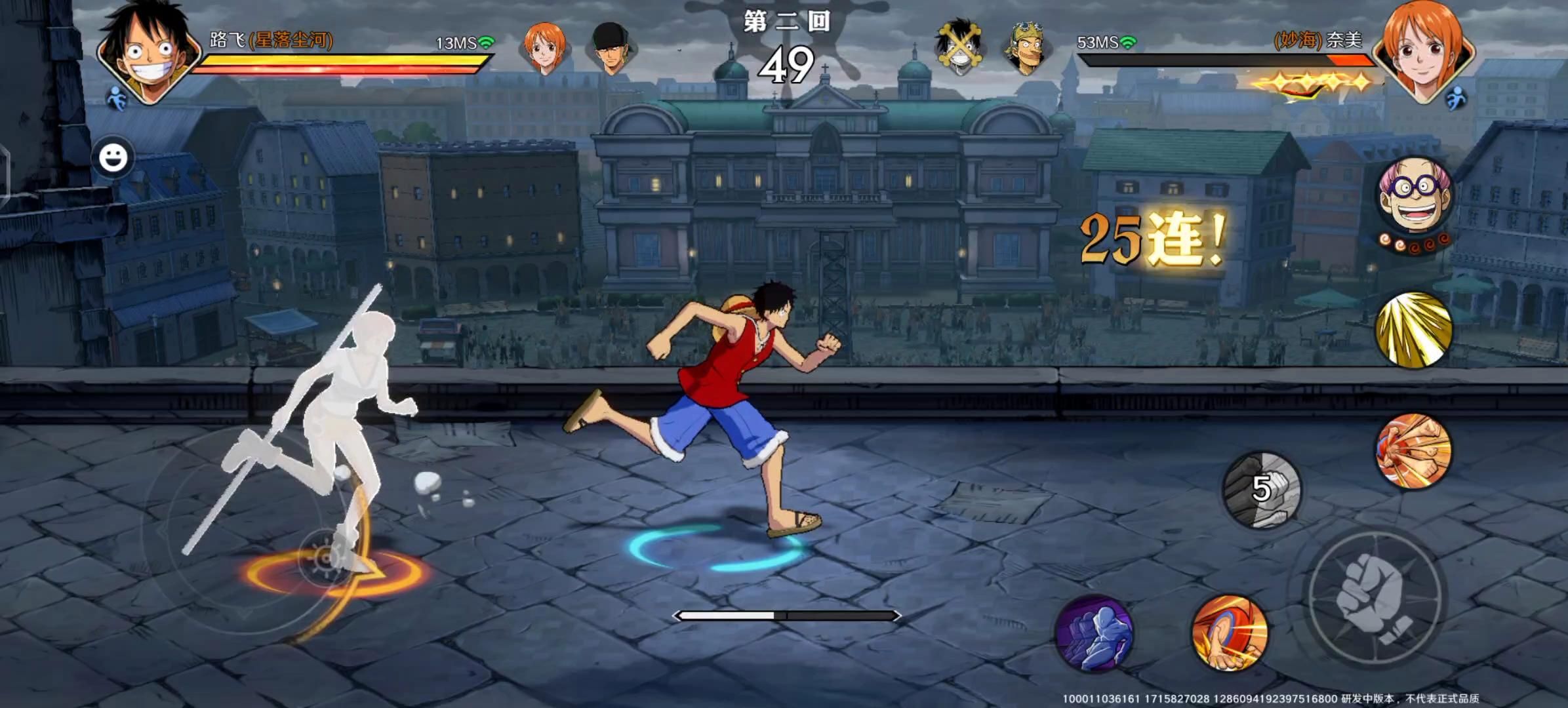The image size is (1568, 708).
Task: Switch to Nami teammate portrait
Action: 544,49
